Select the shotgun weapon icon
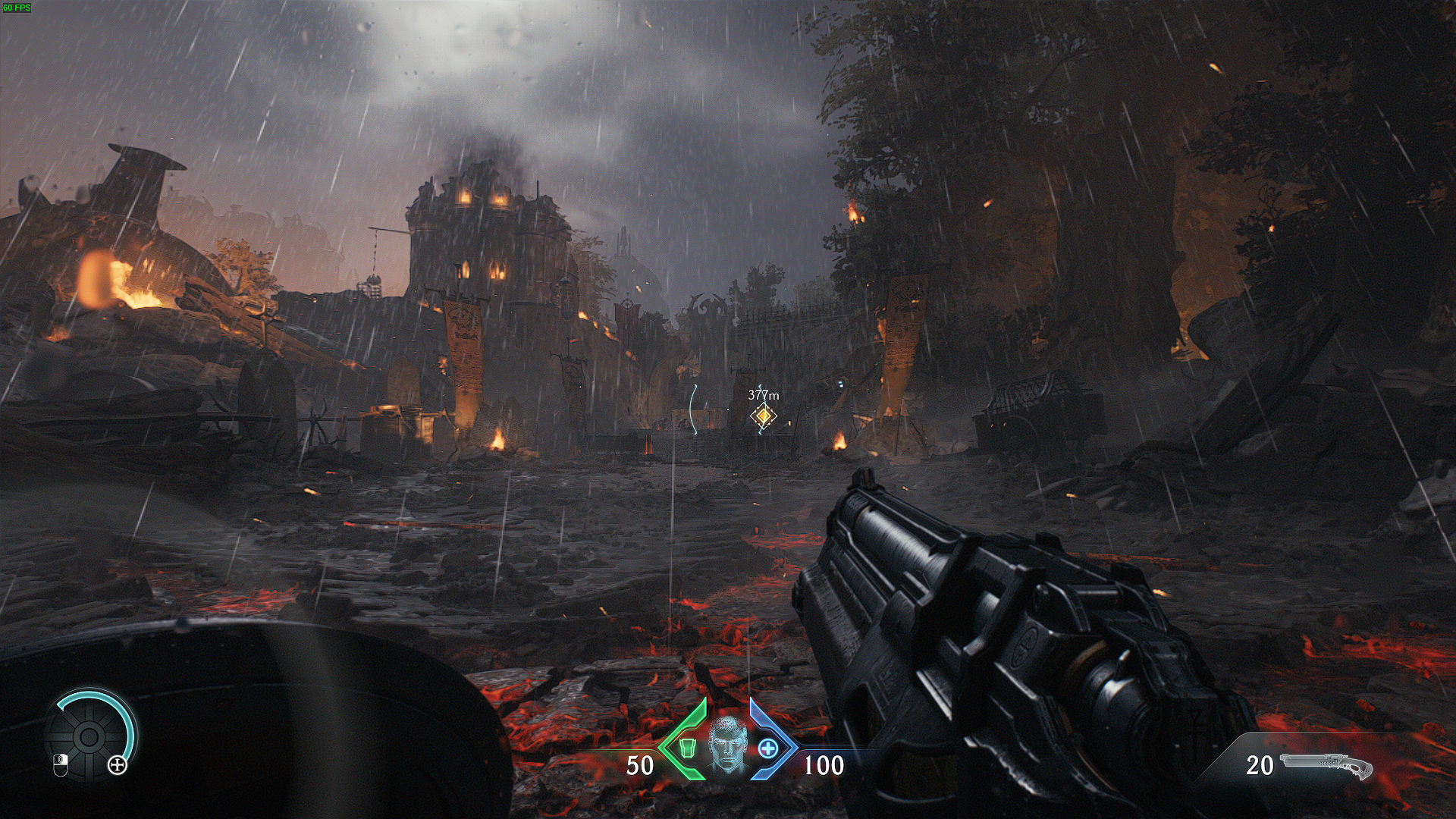 click(1326, 767)
